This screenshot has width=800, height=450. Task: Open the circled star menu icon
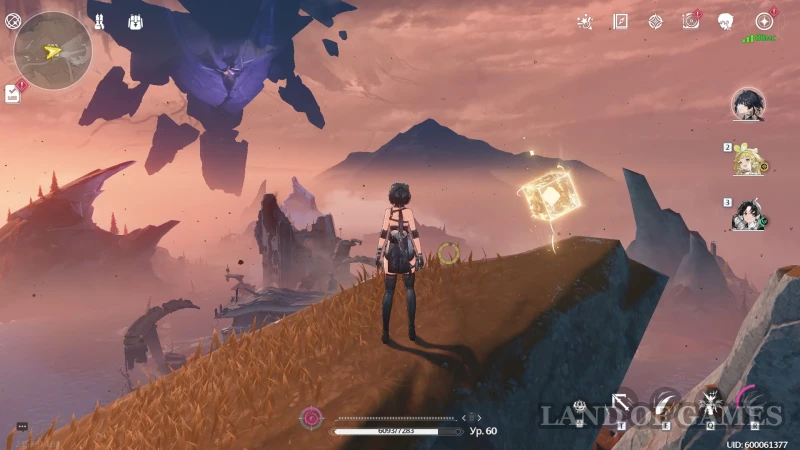pos(764,21)
